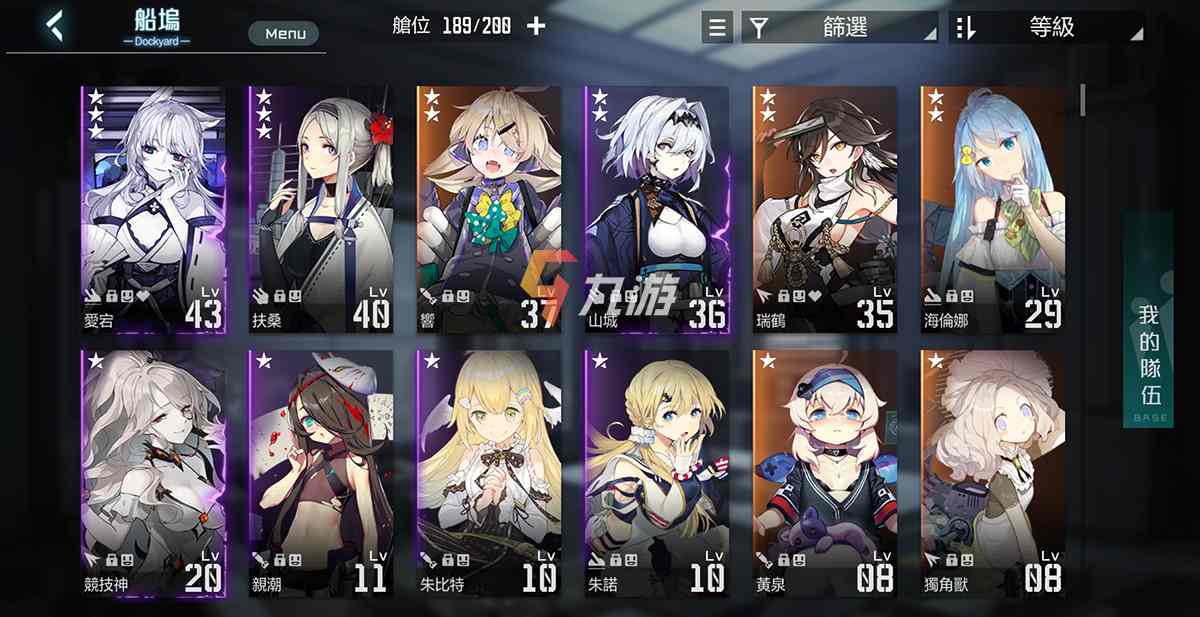1200x617 pixels.
Task: Choose the 海倫娜 ship card
Action: point(993,210)
